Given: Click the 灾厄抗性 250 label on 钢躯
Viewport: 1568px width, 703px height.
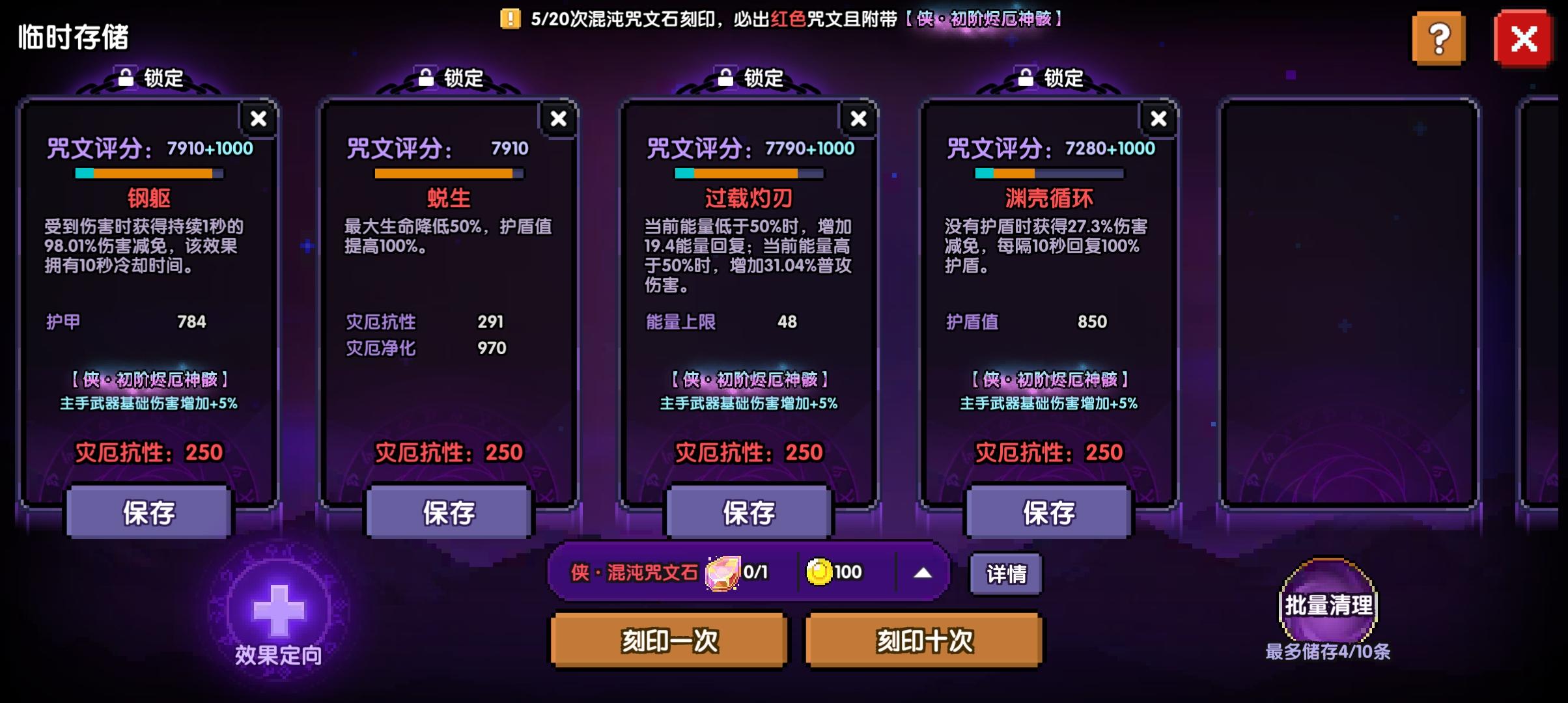Looking at the screenshot, I should pyautogui.click(x=150, y=453).
